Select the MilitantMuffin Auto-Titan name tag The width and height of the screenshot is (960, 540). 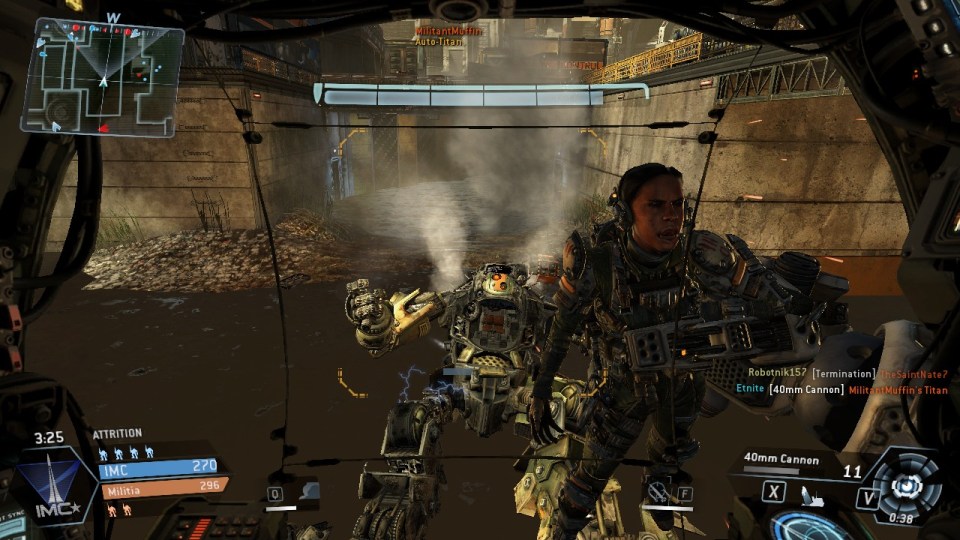(x=448, y=37)
